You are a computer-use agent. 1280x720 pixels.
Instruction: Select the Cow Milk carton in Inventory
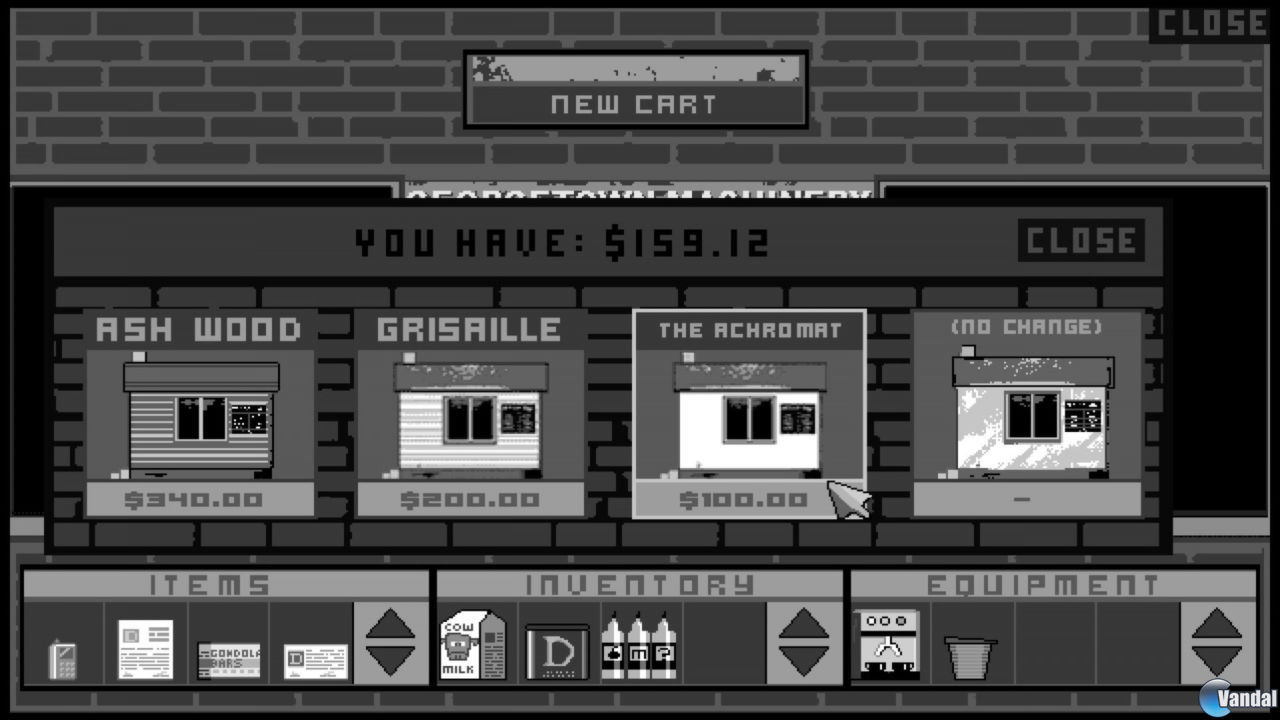472,645
